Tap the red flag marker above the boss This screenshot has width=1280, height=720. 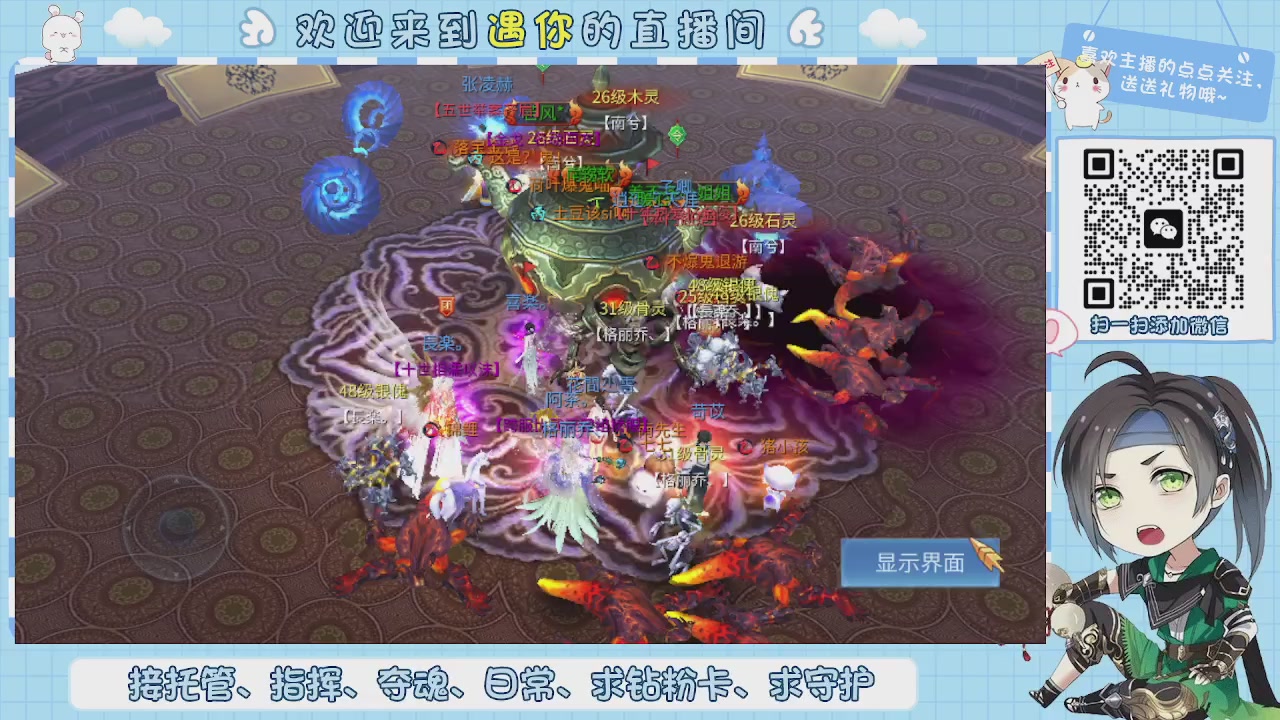[x=650, y=163]
